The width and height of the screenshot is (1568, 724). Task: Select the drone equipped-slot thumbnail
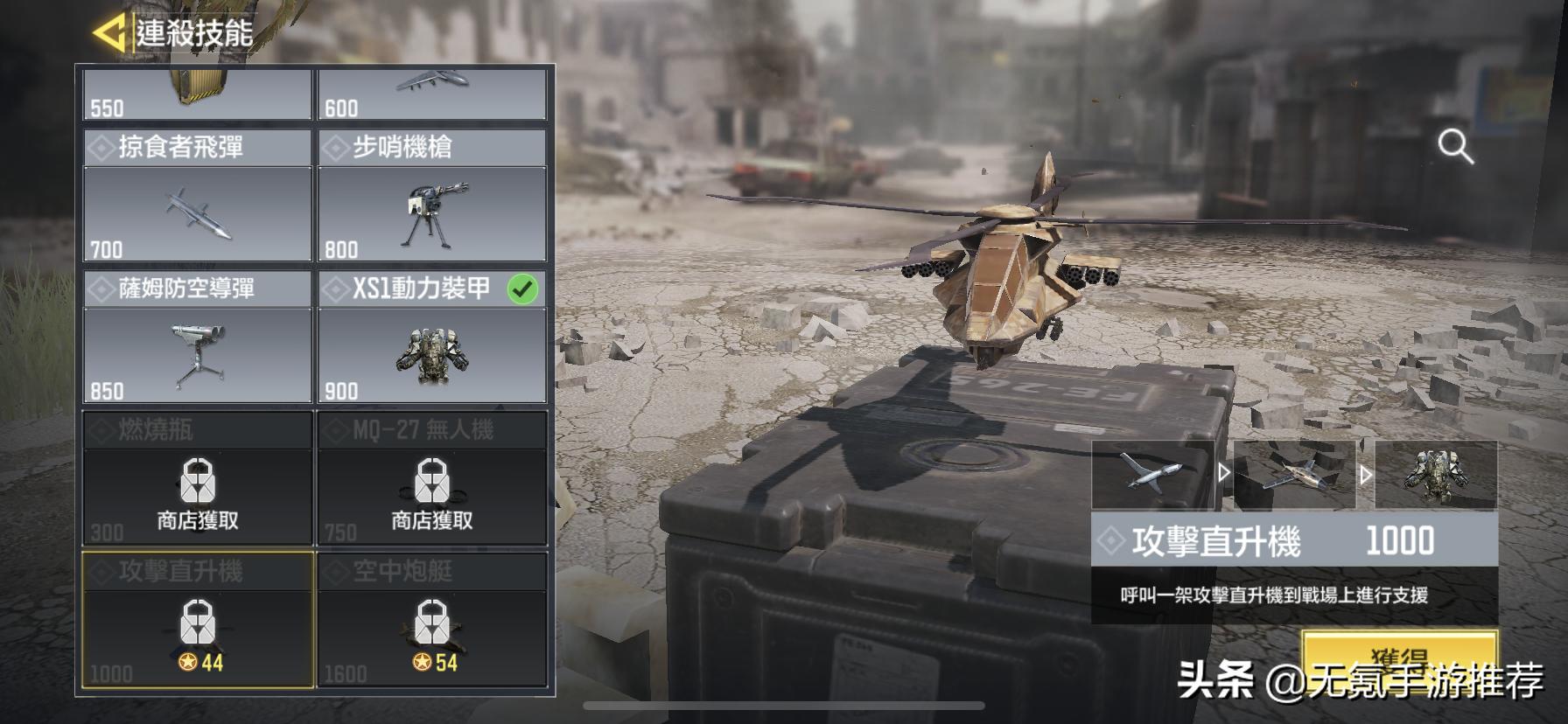pos(1294,475)
